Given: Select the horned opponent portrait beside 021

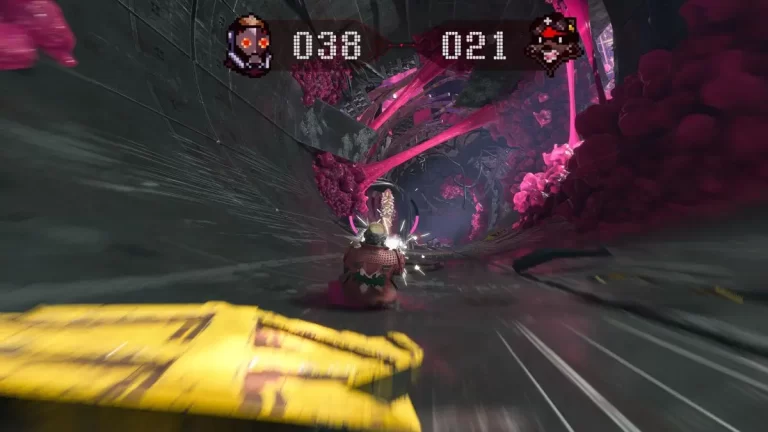Looking at the screenshot, I should 553,45.
